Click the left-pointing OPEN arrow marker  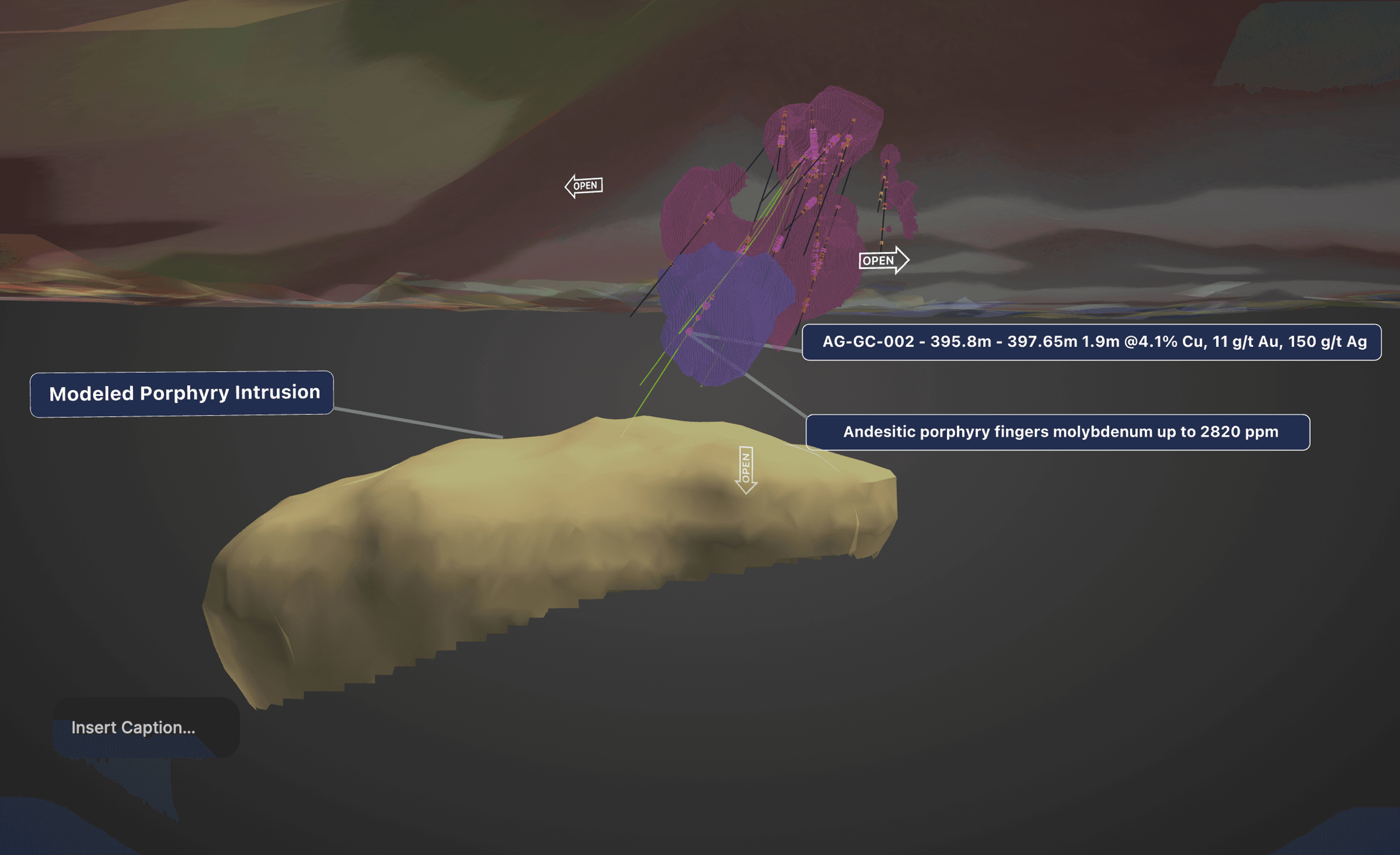[x=583, y=185]
